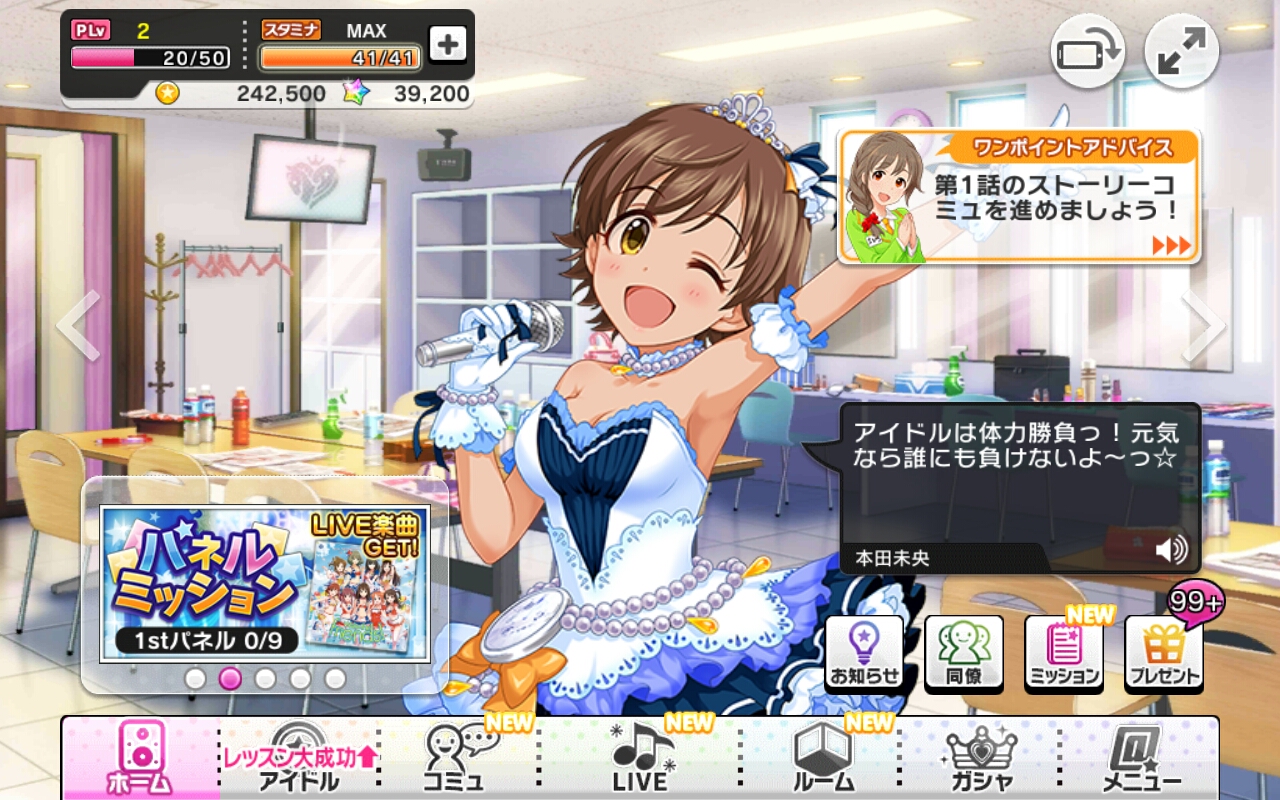Open the ホーム (Home) tab

[x=140, y=758]
